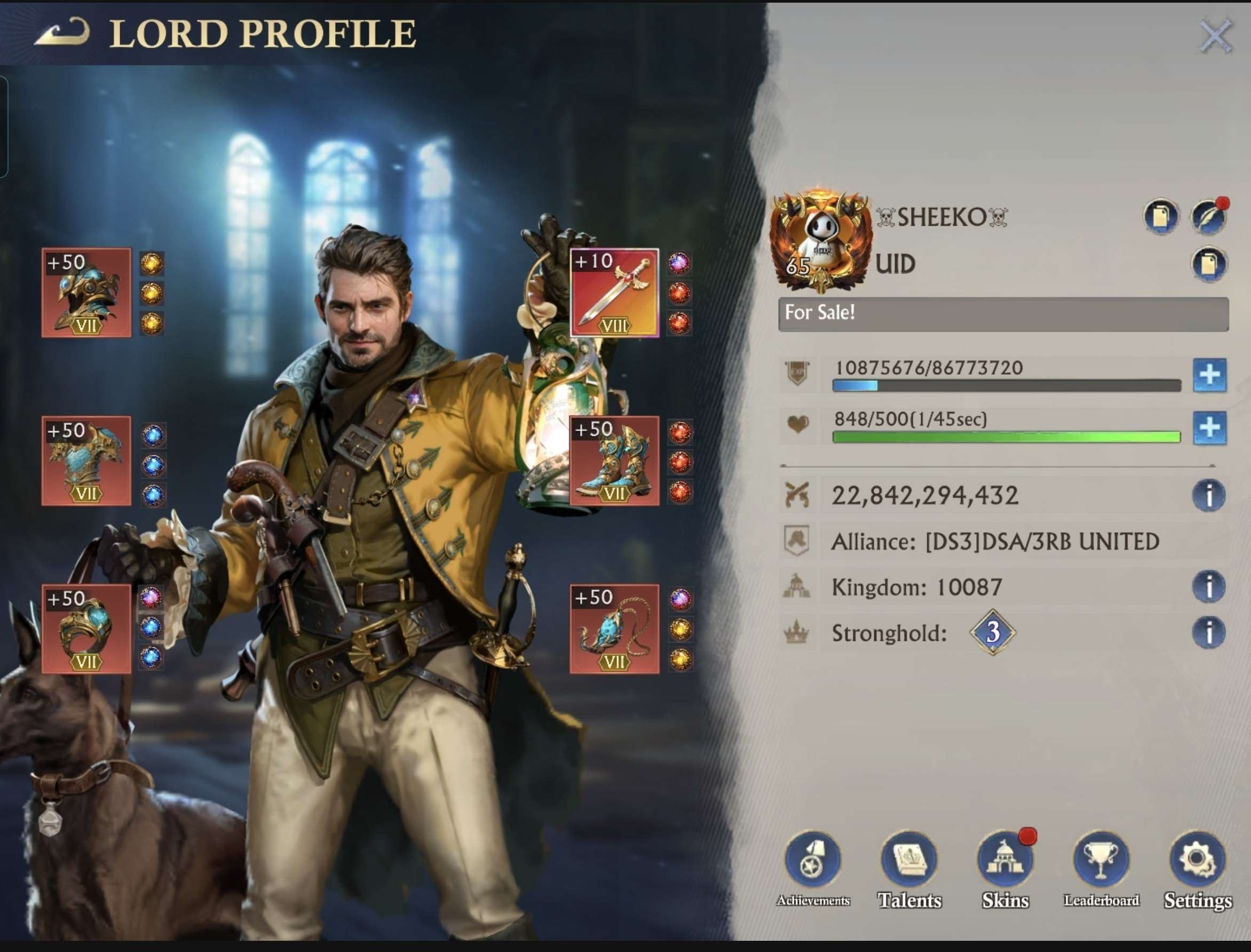Click the green stamina progress bar
1251x952 pixels.
[x=1009, y=437]
